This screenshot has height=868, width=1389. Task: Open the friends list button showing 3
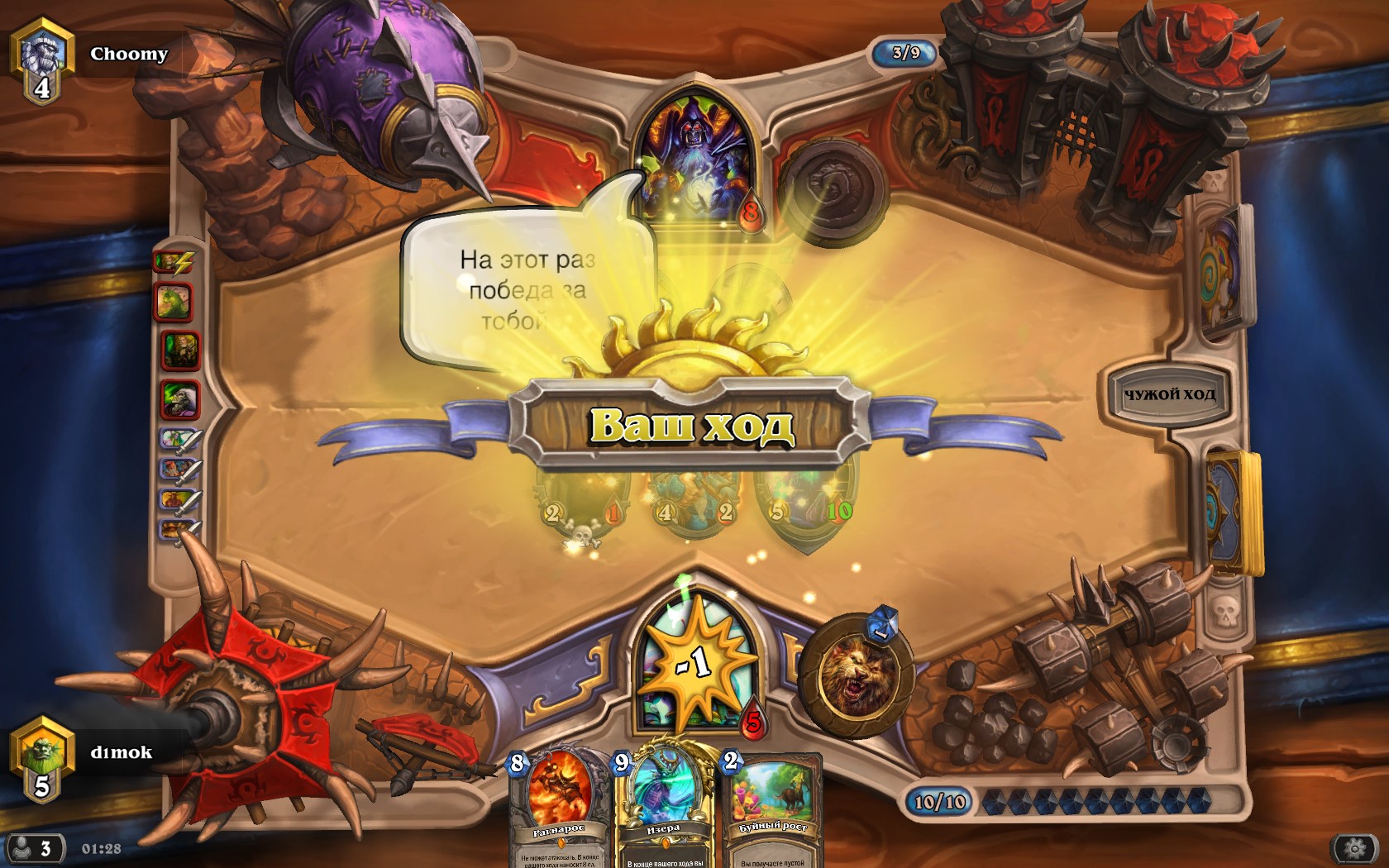(x=35, y=848)
